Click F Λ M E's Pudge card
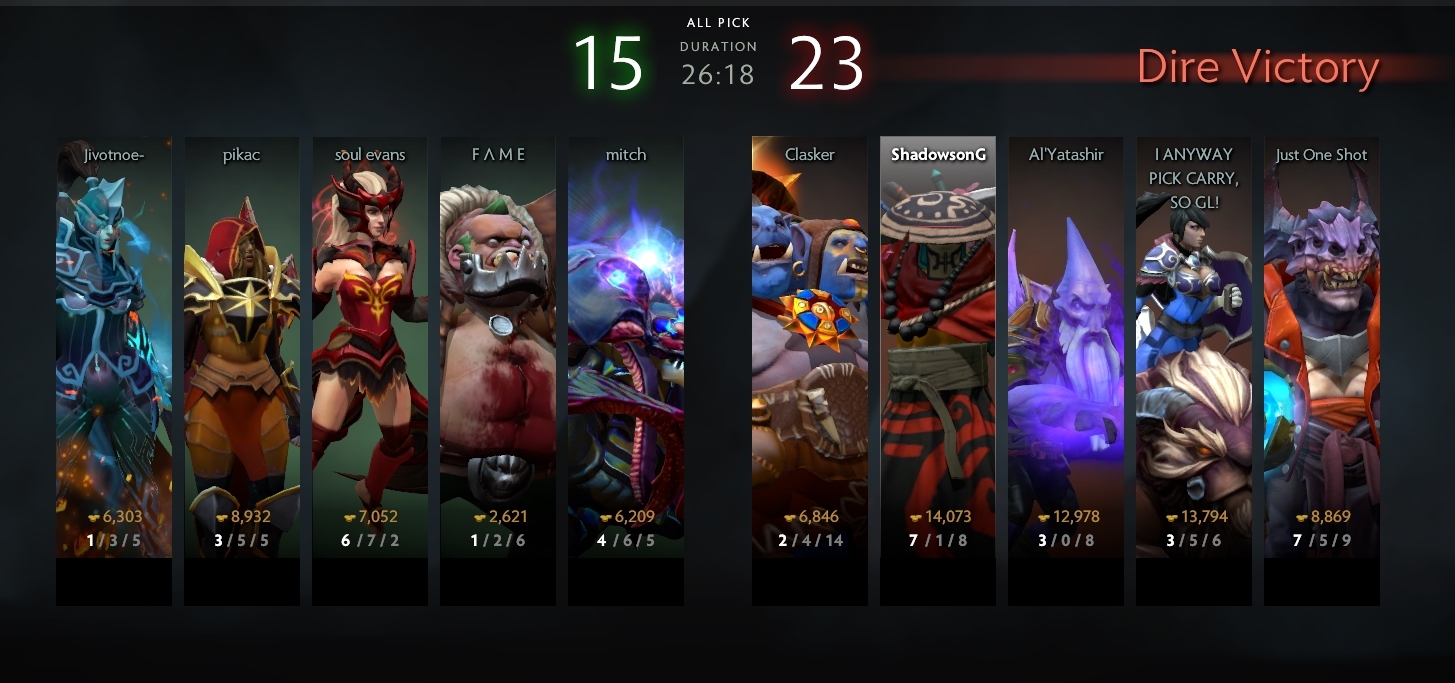Screen dimensions: 1455x683 click(x=498, y=345)
